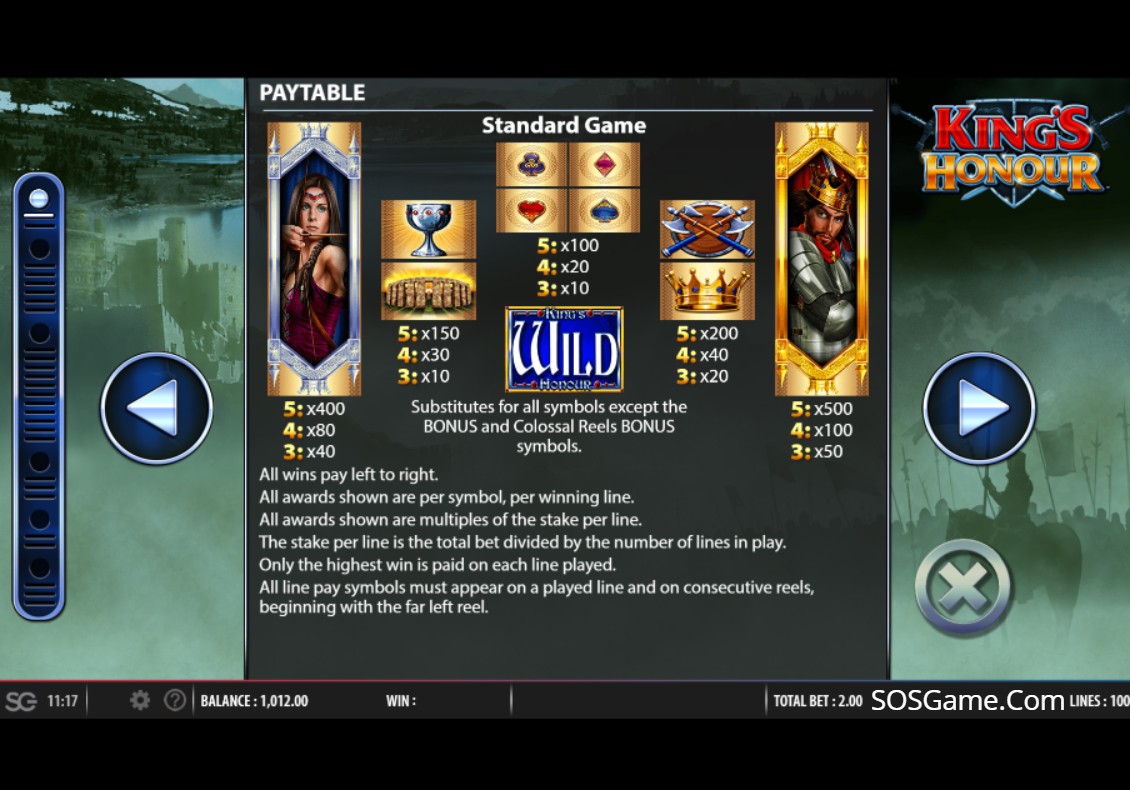Click the SG logo in bottom bar
This screenshot has height=790, width=1130.
[x=20, y=701]
